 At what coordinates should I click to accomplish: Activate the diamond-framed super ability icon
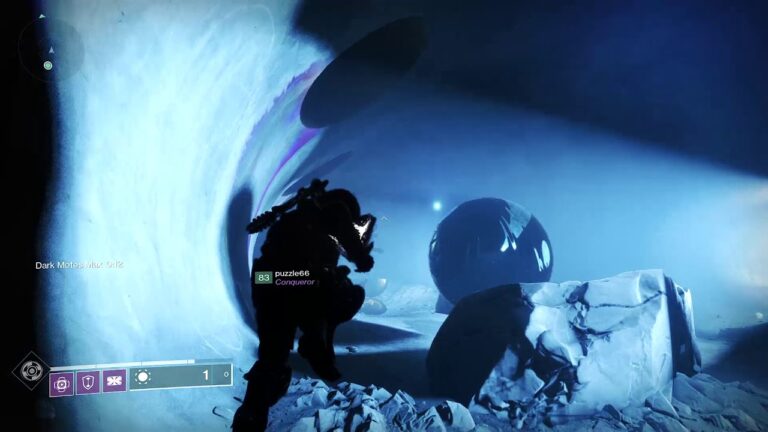point(30,371)
